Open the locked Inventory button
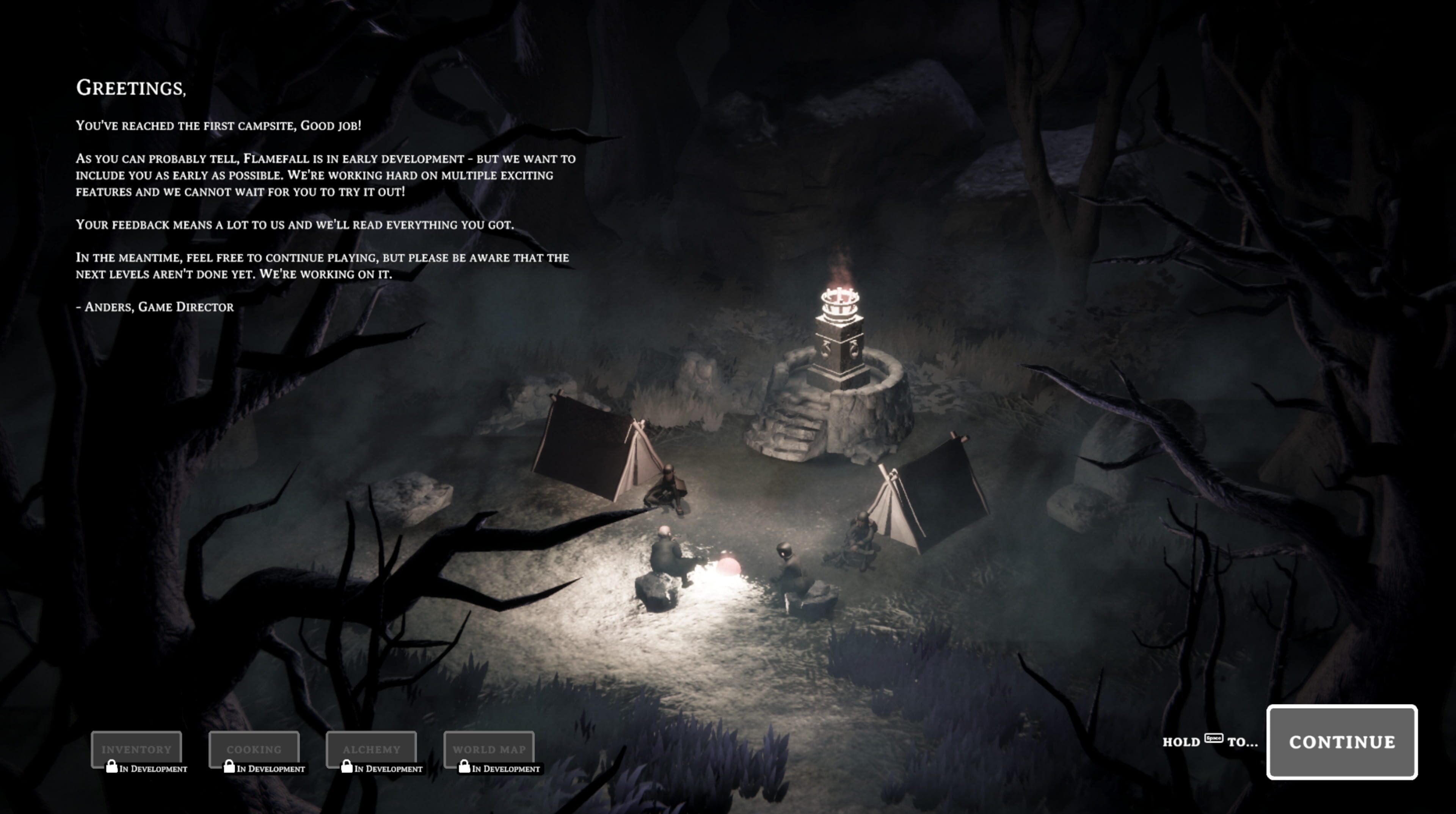 click(136, 749)
